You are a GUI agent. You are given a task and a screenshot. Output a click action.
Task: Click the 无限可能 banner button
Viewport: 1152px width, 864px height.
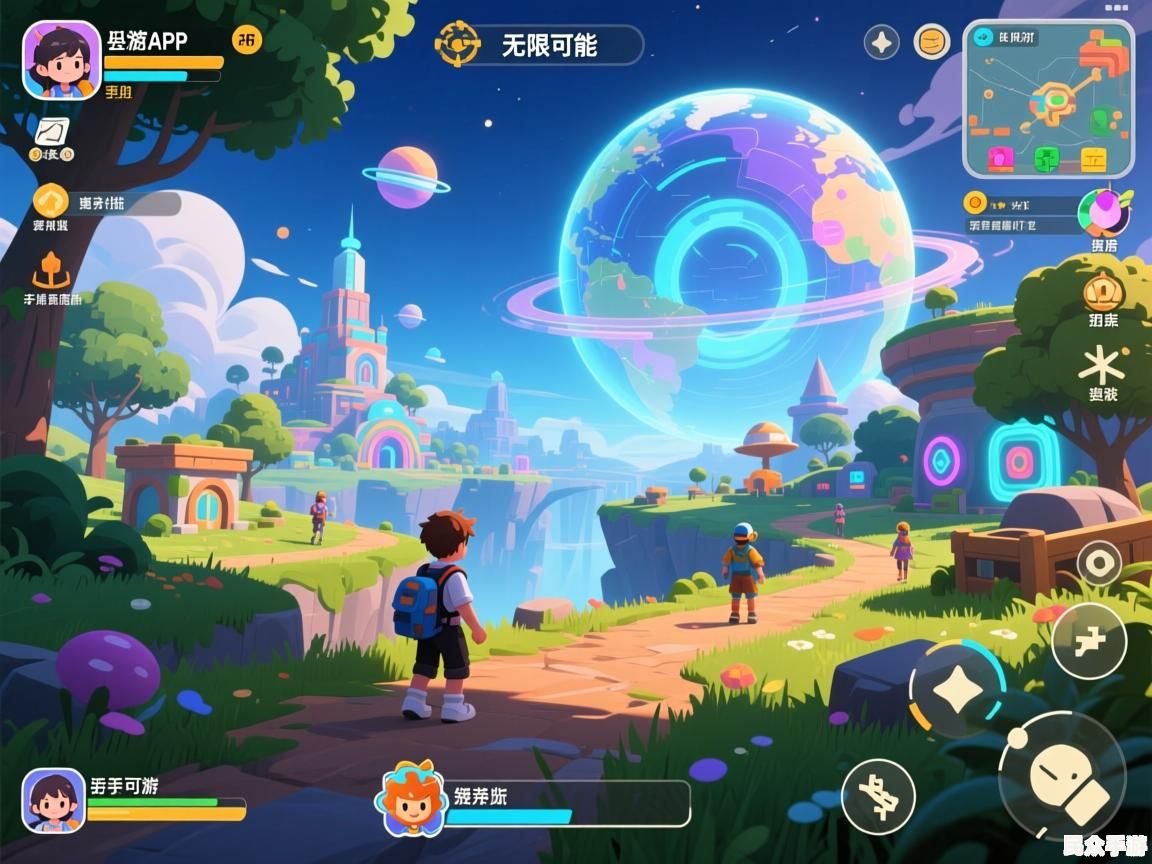pos(540,45)
